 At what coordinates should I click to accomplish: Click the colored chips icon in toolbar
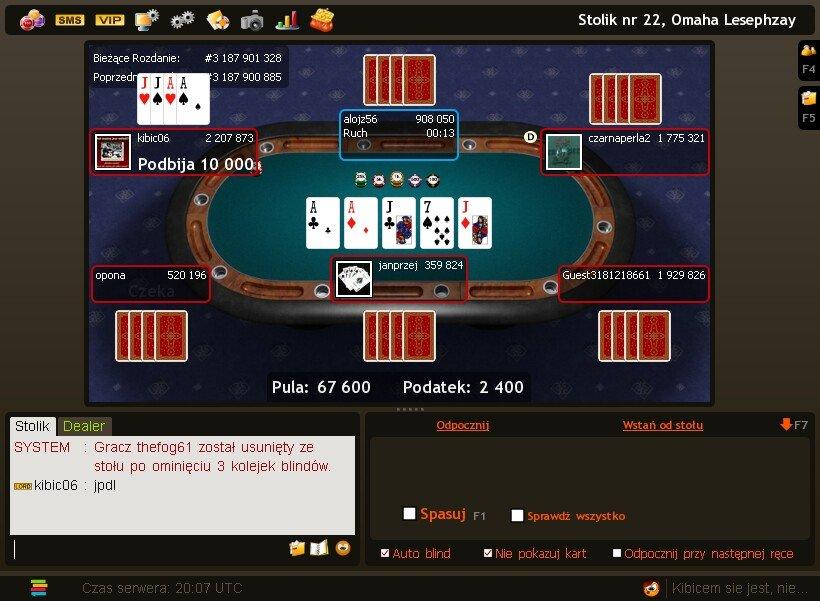(x=32, y=20)
